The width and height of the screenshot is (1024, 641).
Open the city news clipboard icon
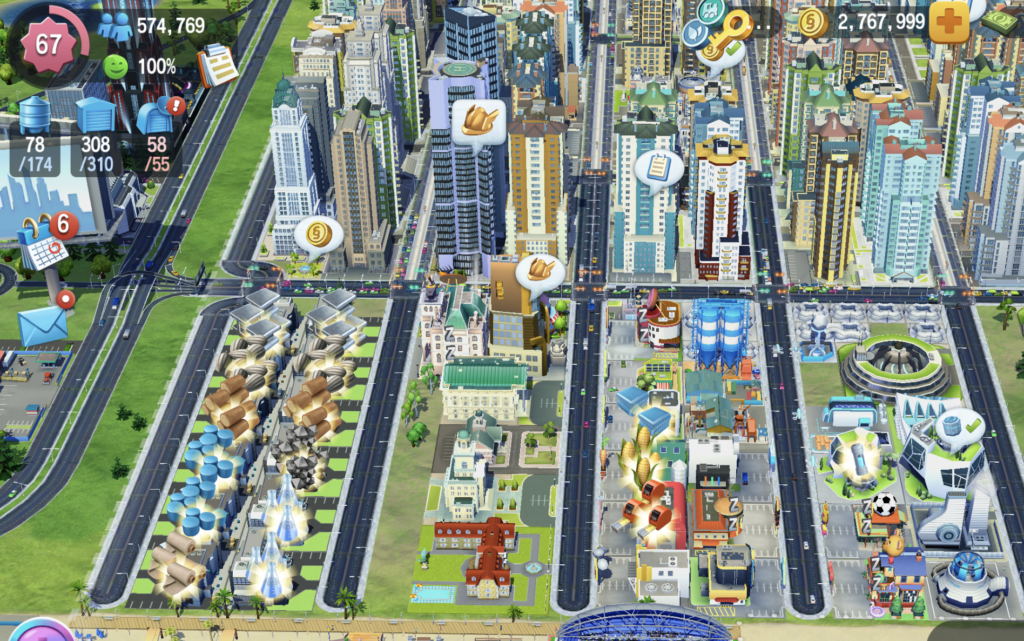coord(216,65)
